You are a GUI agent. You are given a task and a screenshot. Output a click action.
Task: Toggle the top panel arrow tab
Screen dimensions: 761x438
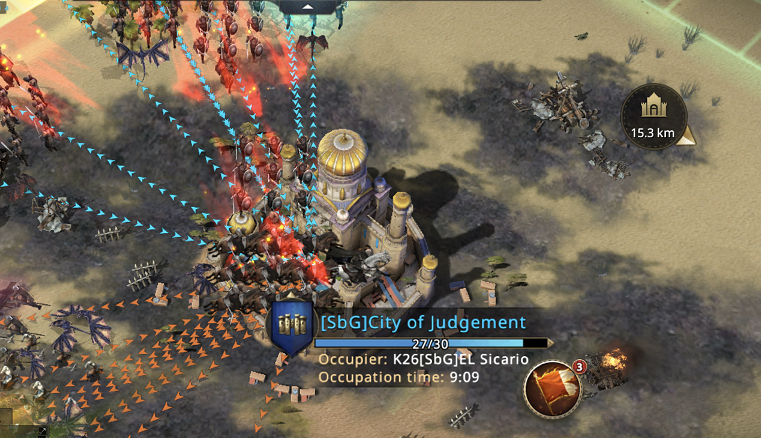[x=308, y=6]
